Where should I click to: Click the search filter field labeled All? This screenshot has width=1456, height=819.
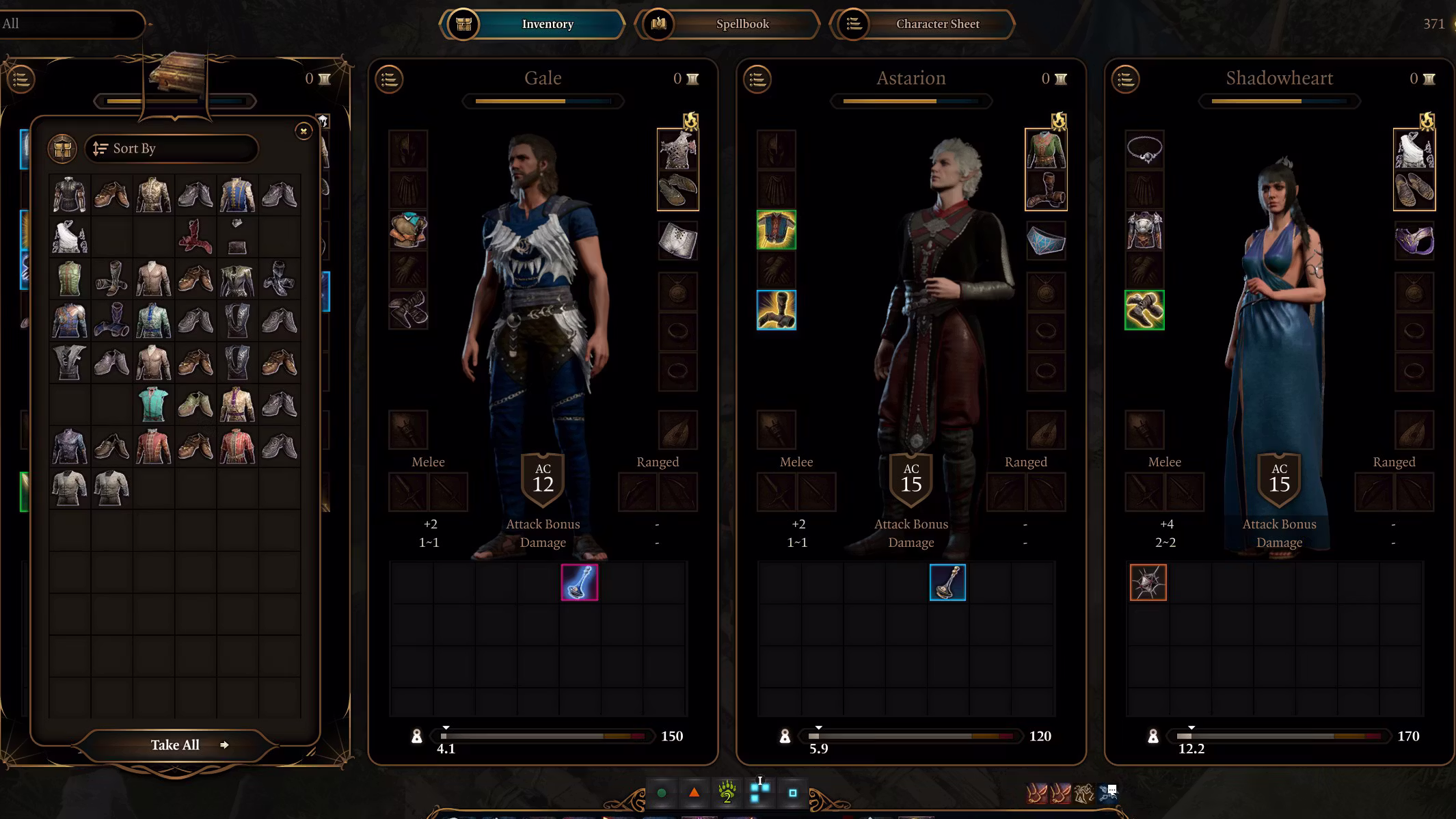[72, 24]
